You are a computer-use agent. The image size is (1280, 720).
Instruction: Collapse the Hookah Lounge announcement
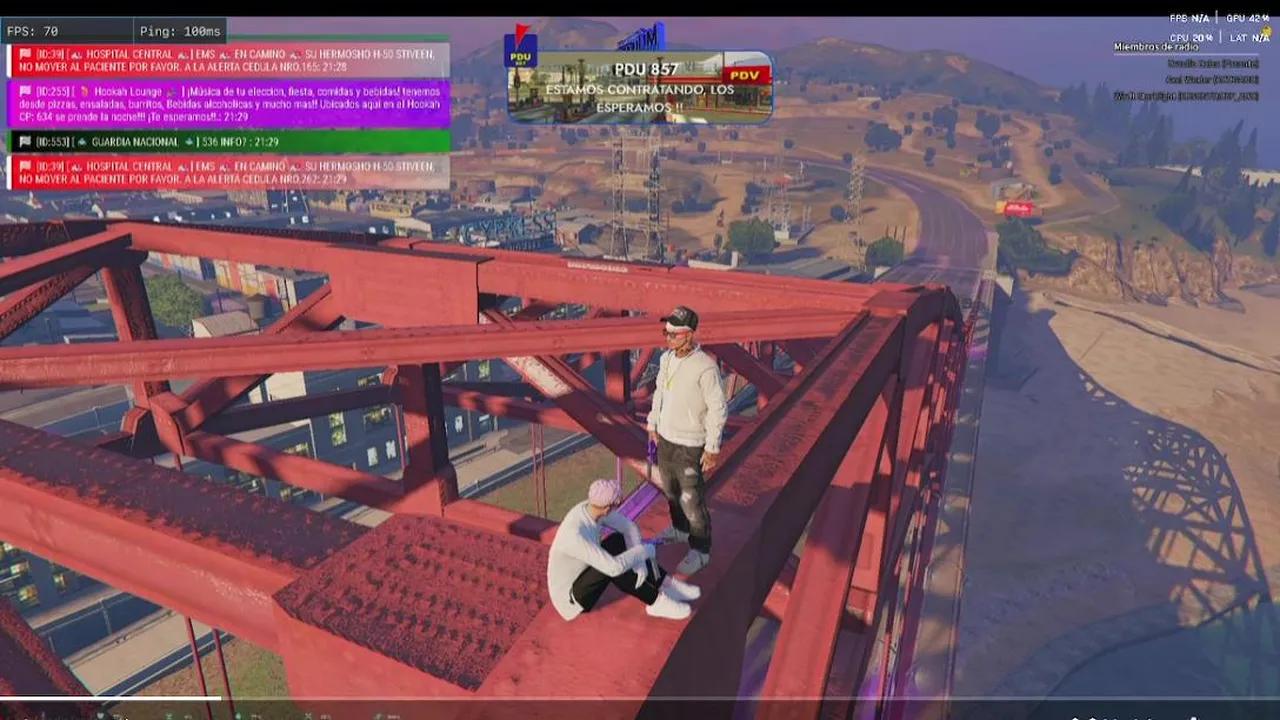[230, 100]
